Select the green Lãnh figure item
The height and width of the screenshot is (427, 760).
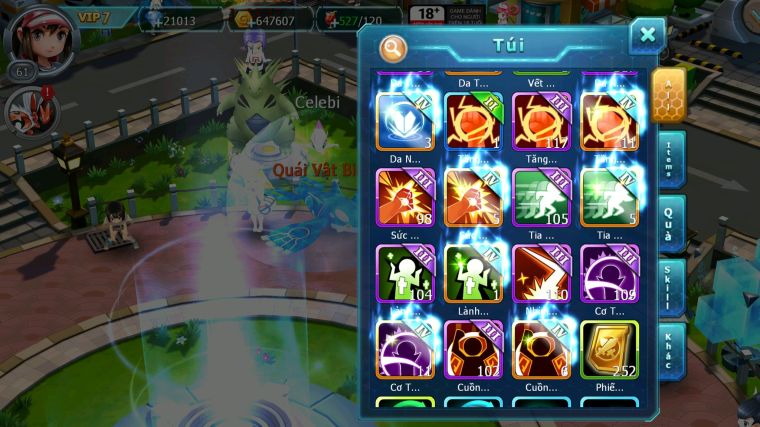[x=472, y=272]
